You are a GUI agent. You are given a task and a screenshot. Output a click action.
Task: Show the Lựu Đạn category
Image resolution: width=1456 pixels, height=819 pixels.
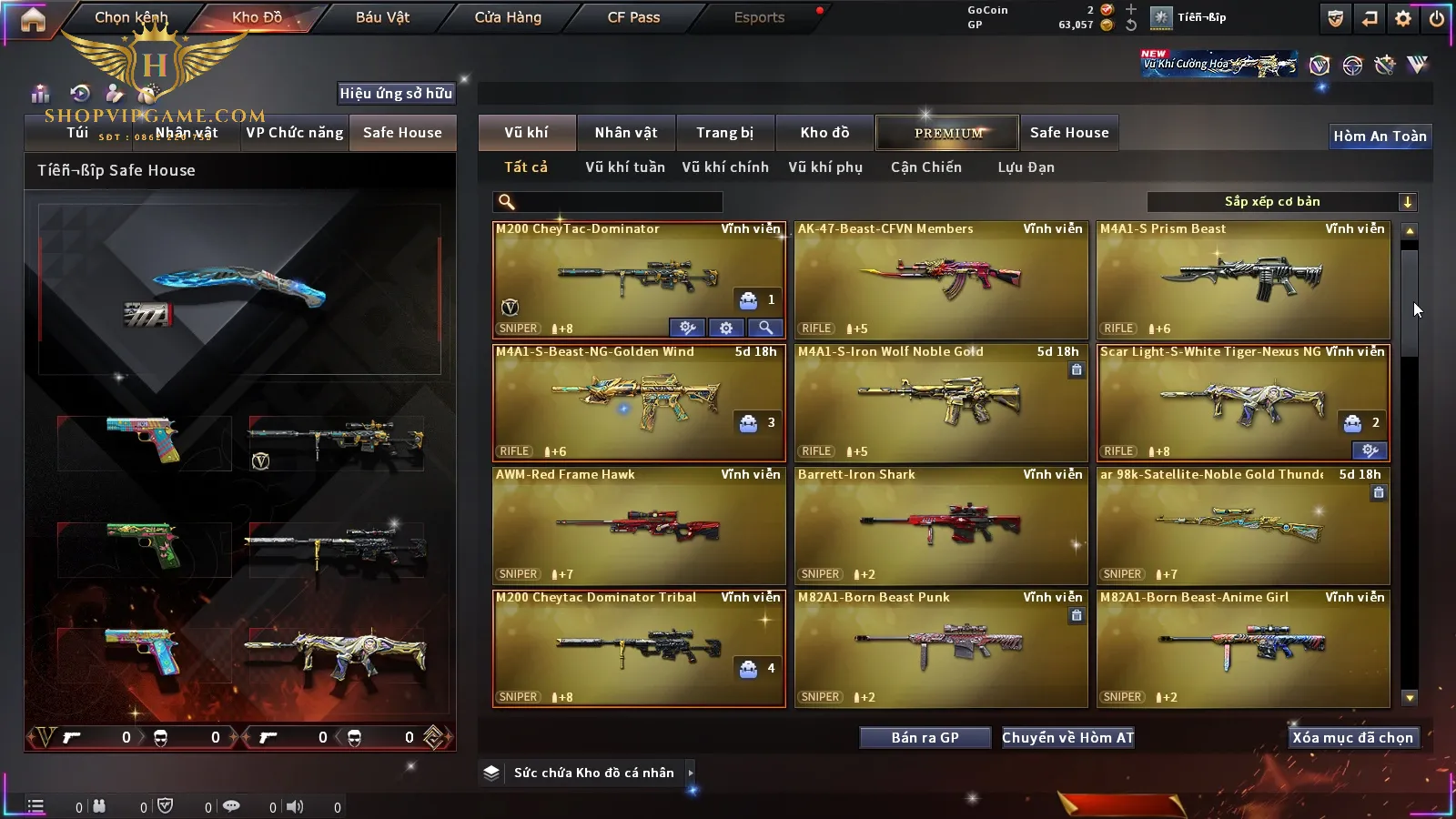point(1026,167)
